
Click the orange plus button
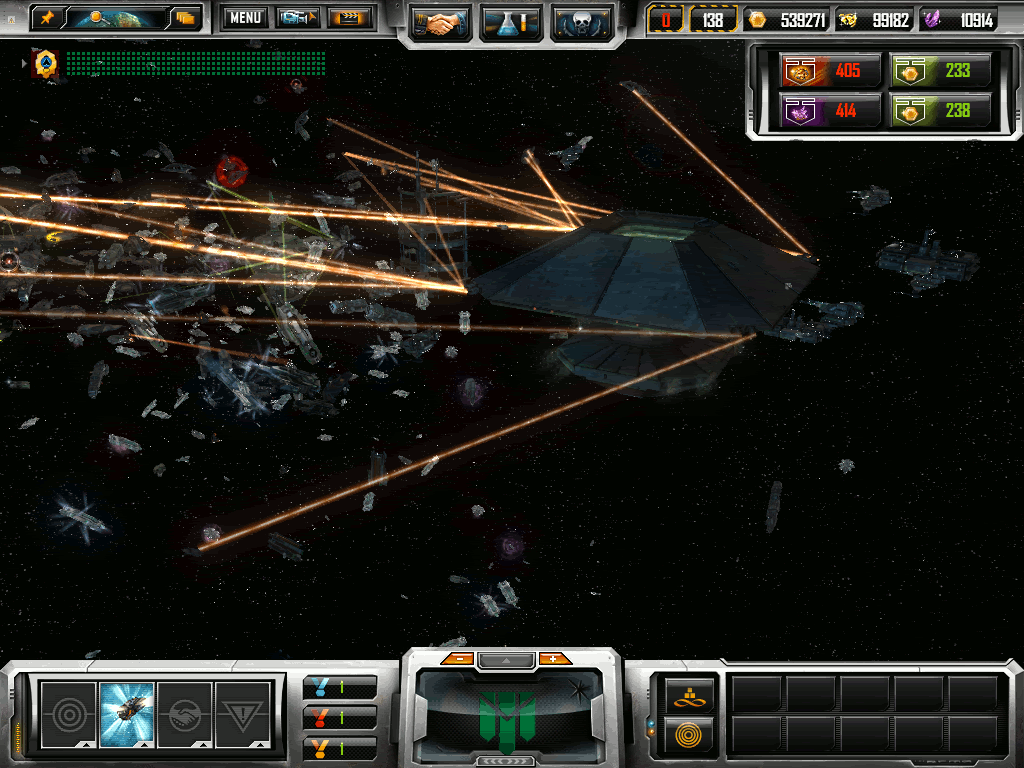(x=552, y=659)
